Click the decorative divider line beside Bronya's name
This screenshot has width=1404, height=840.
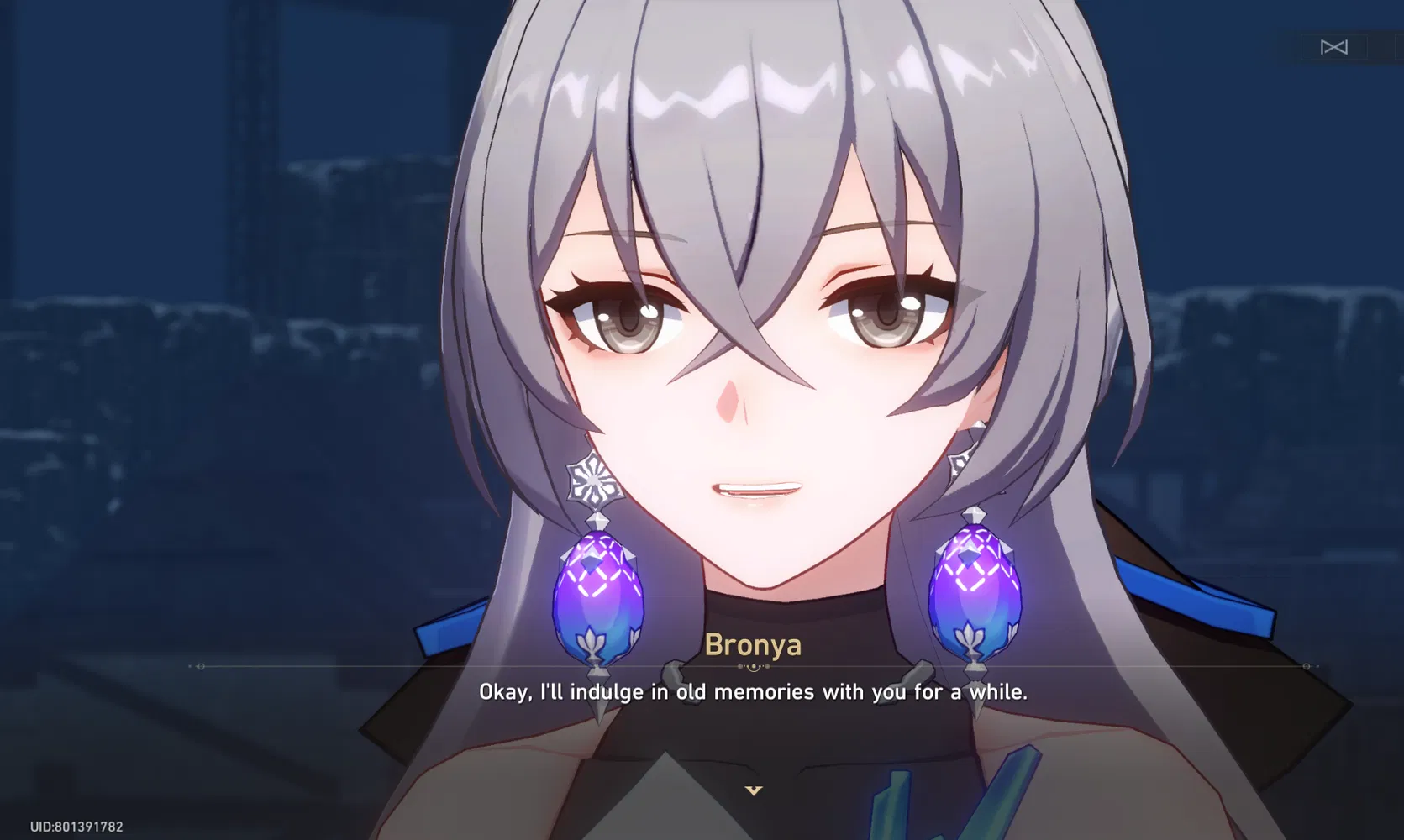[x=420, y=666]
